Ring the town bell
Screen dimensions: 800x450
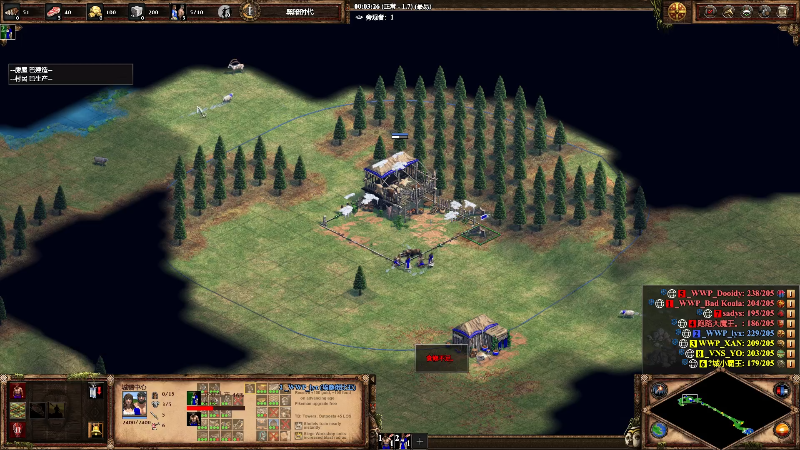coord(95,429)
